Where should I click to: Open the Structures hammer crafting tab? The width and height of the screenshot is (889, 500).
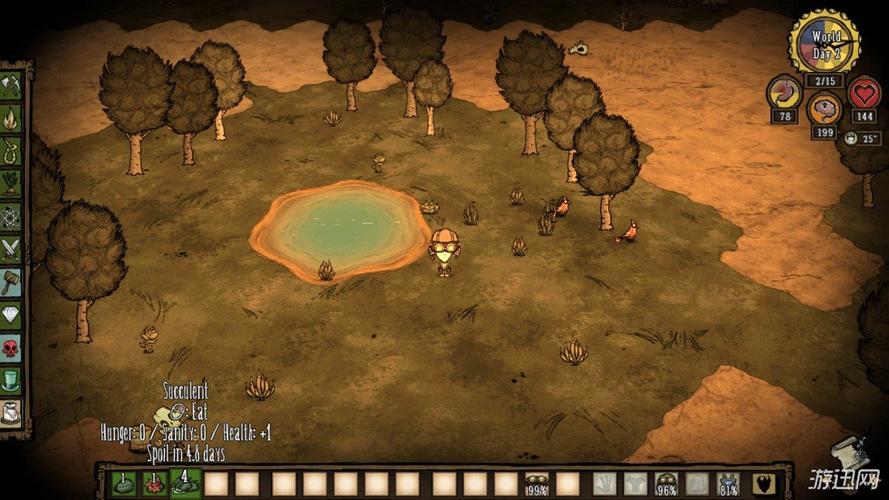coord(12,282)
